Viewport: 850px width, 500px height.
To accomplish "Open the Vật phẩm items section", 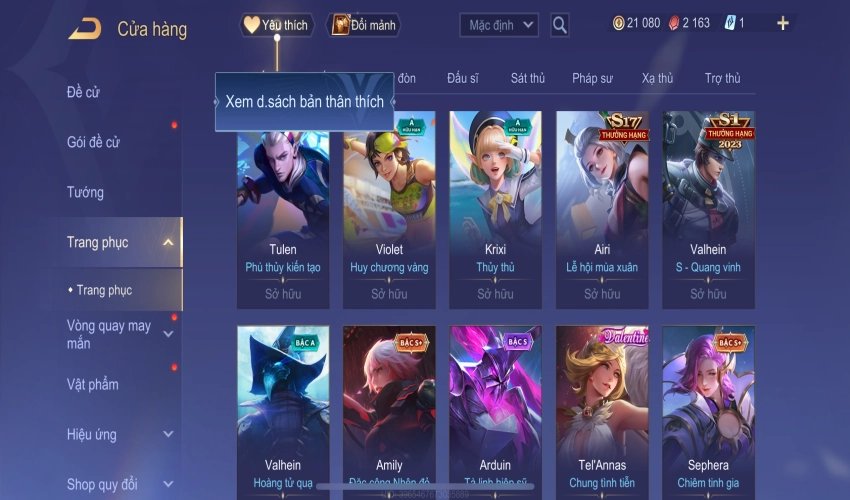I will point(93,384).
